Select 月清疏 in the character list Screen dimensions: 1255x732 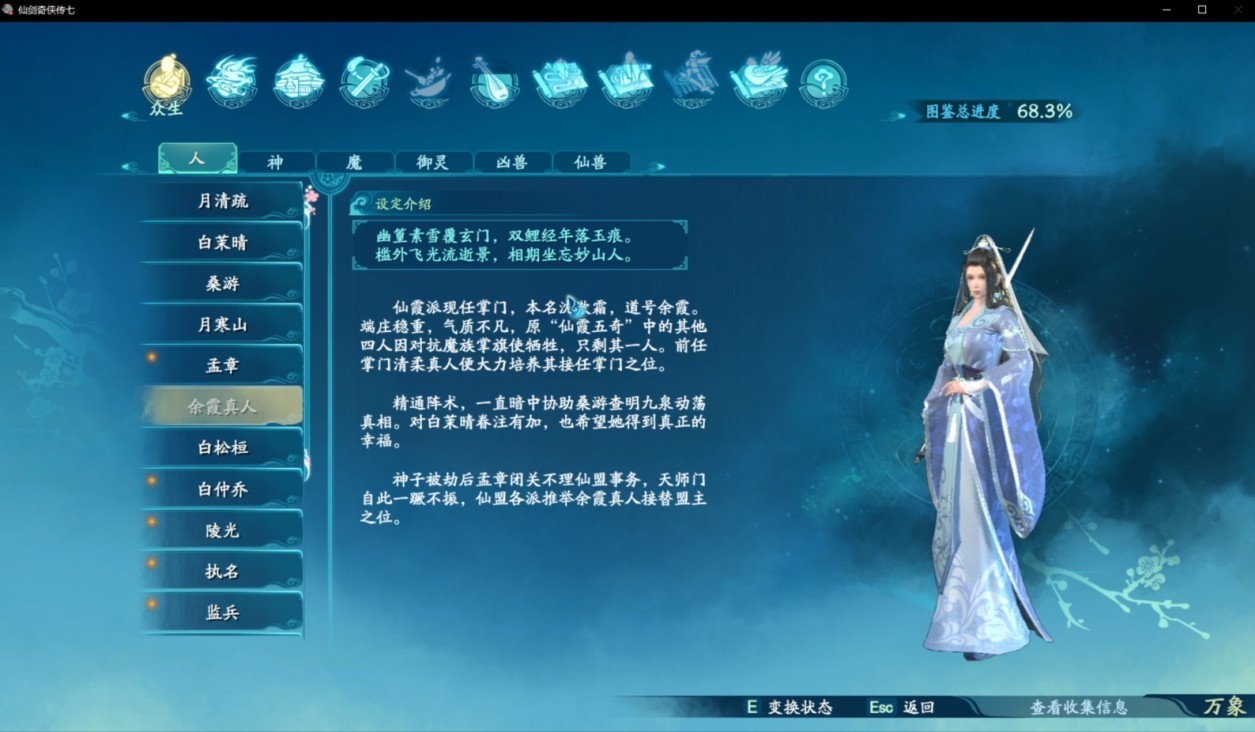(222, 201)
